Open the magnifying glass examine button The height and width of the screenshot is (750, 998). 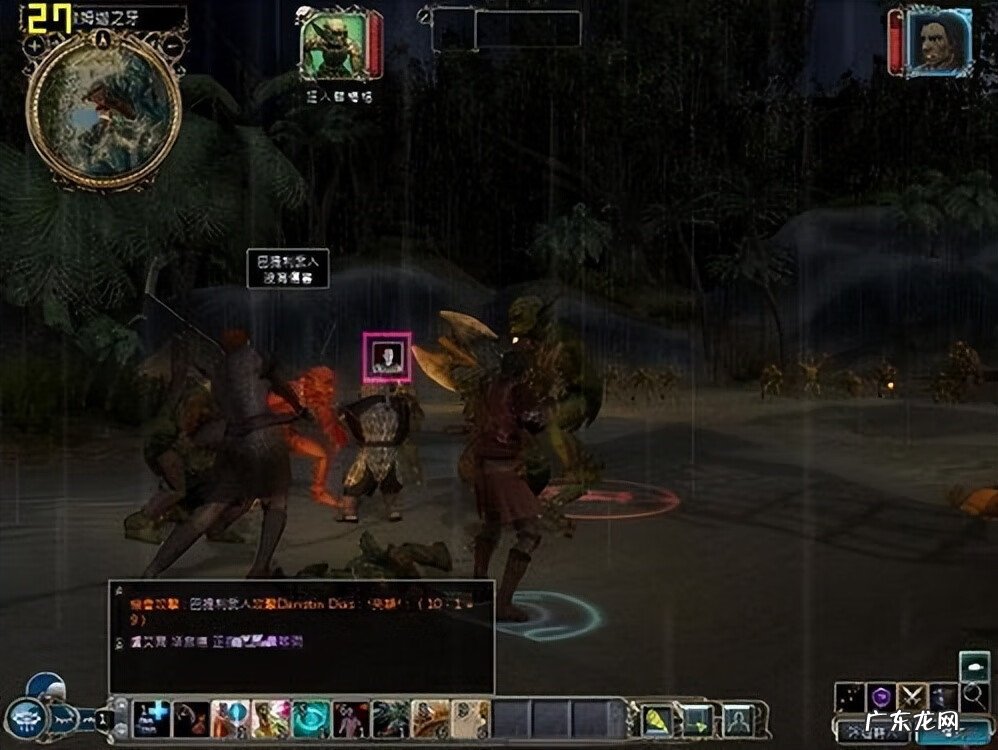tap(973, 696)
